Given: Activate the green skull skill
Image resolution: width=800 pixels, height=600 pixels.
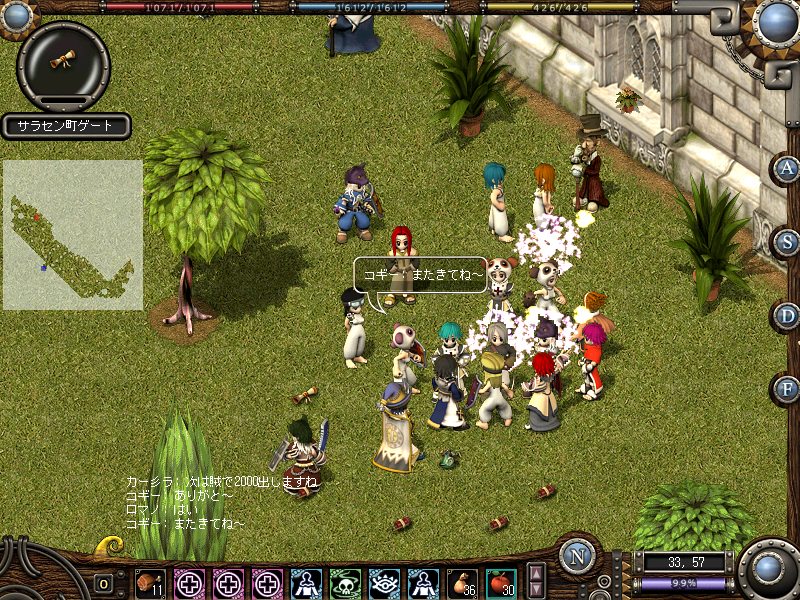Looking at the screenshot, I should point(345,583).
